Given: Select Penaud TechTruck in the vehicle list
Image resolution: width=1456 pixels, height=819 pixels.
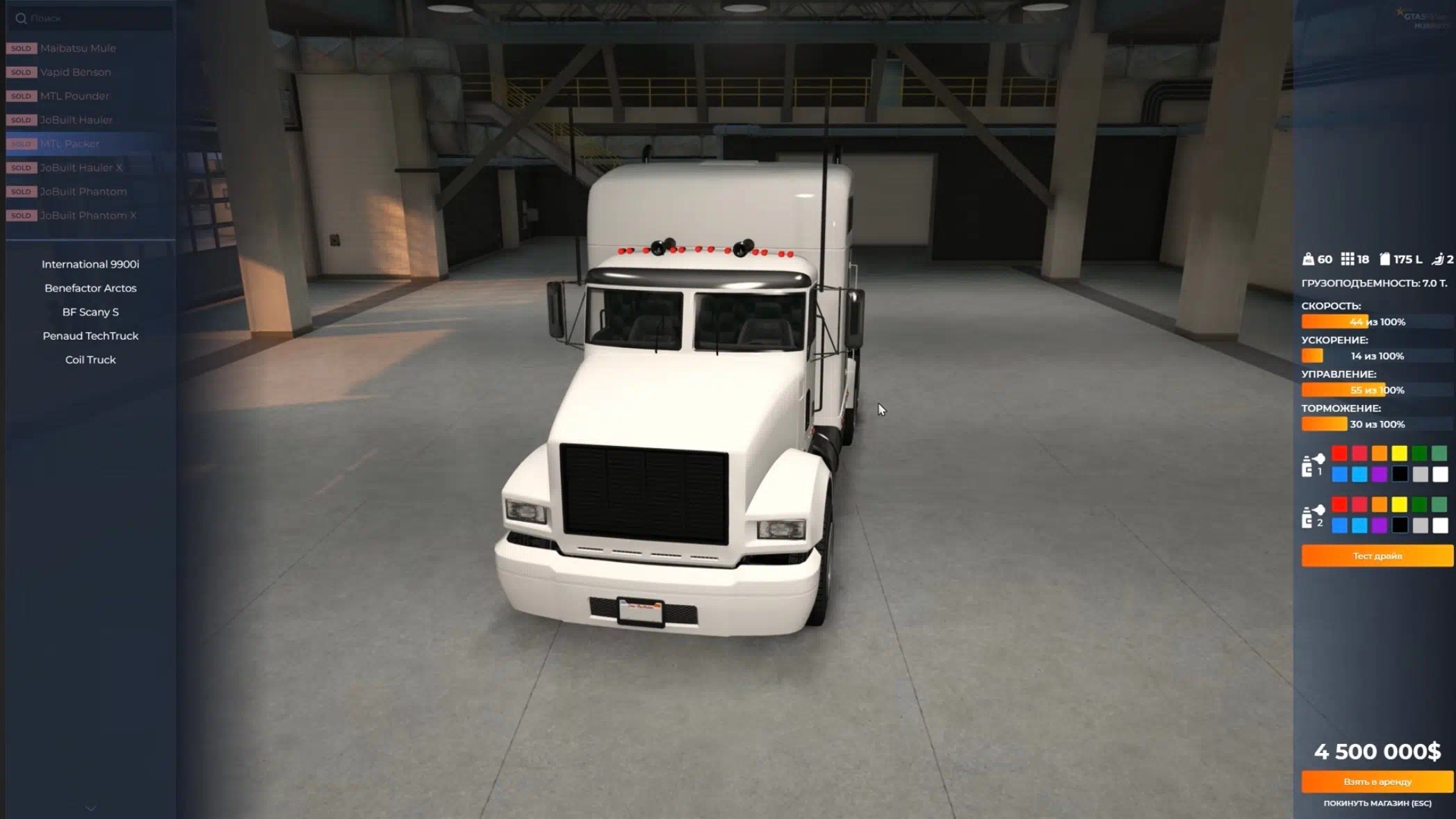Looking at the screenshot, I should tap(90, 336).
